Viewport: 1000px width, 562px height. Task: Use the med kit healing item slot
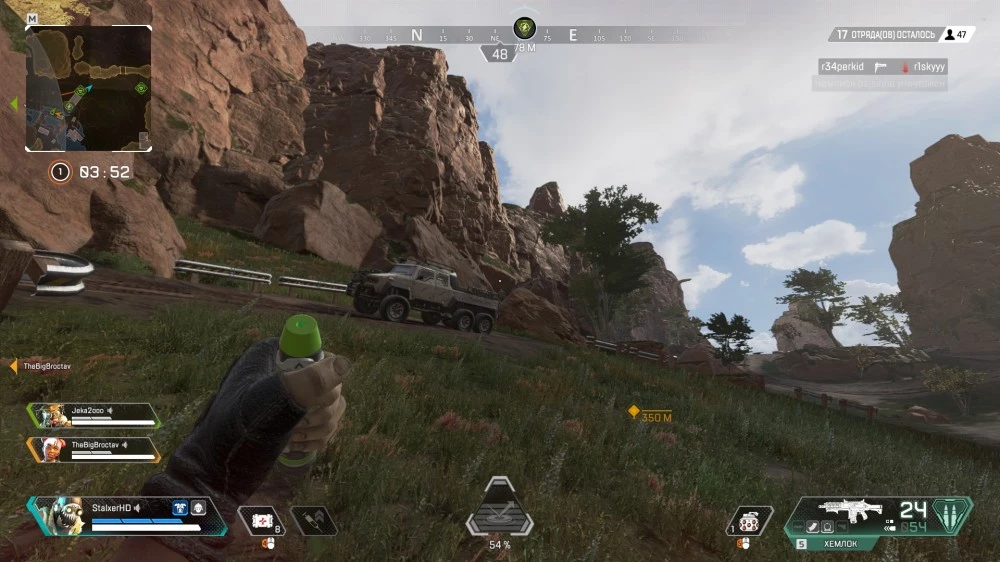pyautogui.click(x=263, y=520)
